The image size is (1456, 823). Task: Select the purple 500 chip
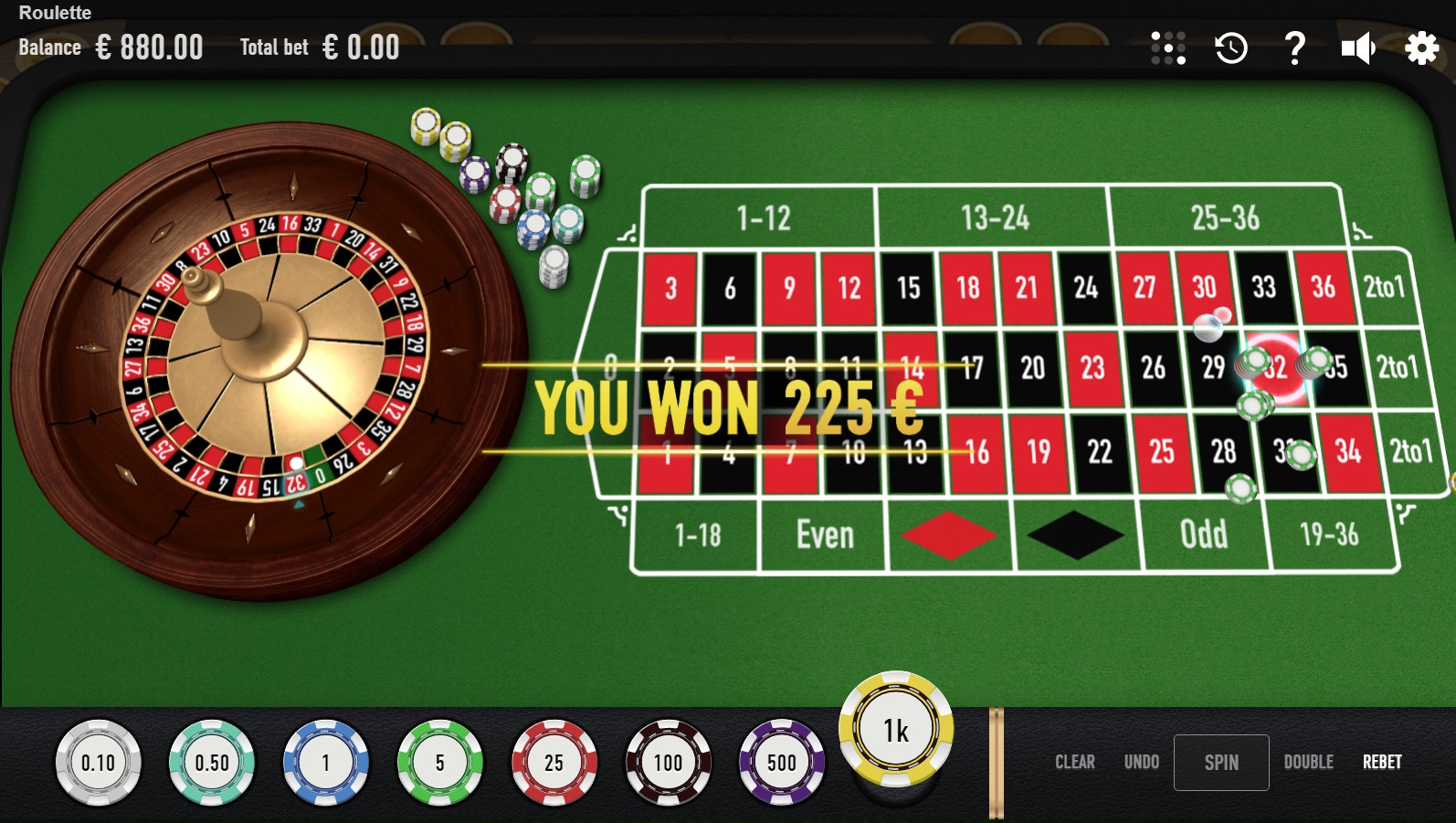coord(781,763)
